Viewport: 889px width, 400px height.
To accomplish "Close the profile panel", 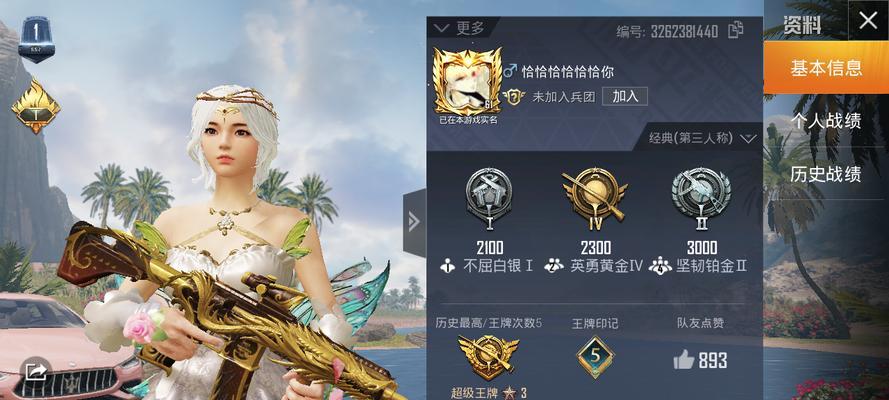I will click(x=867, y=19).
